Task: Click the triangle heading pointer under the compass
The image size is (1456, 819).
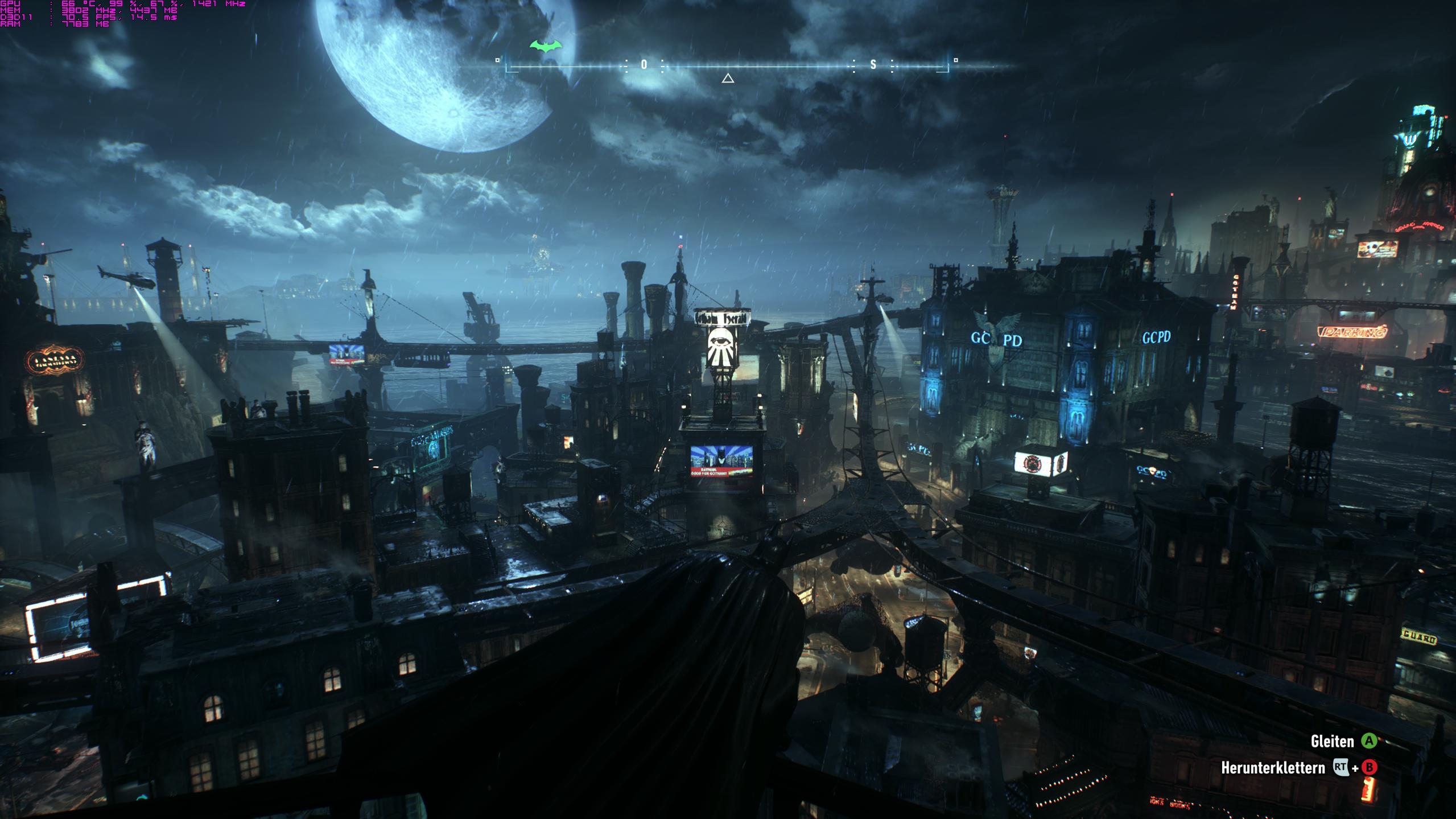Action: coord(728,79)
